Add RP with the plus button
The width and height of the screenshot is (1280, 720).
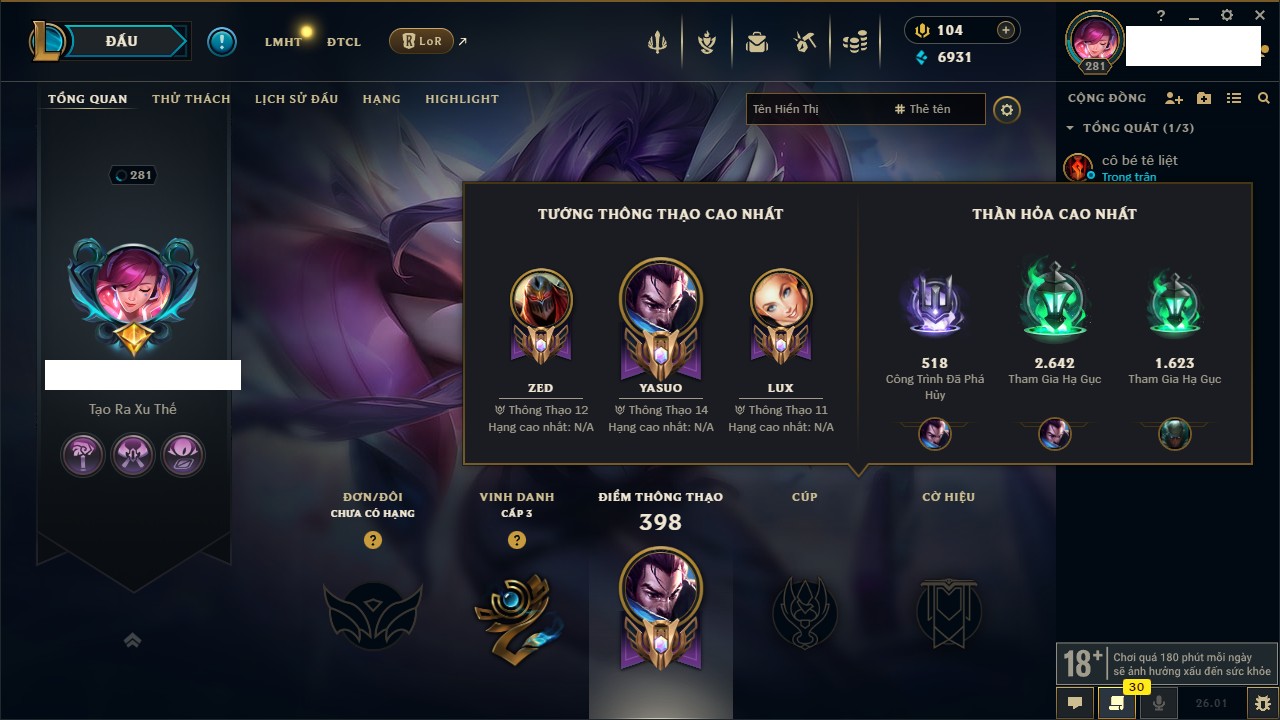tap(1006, 30)
